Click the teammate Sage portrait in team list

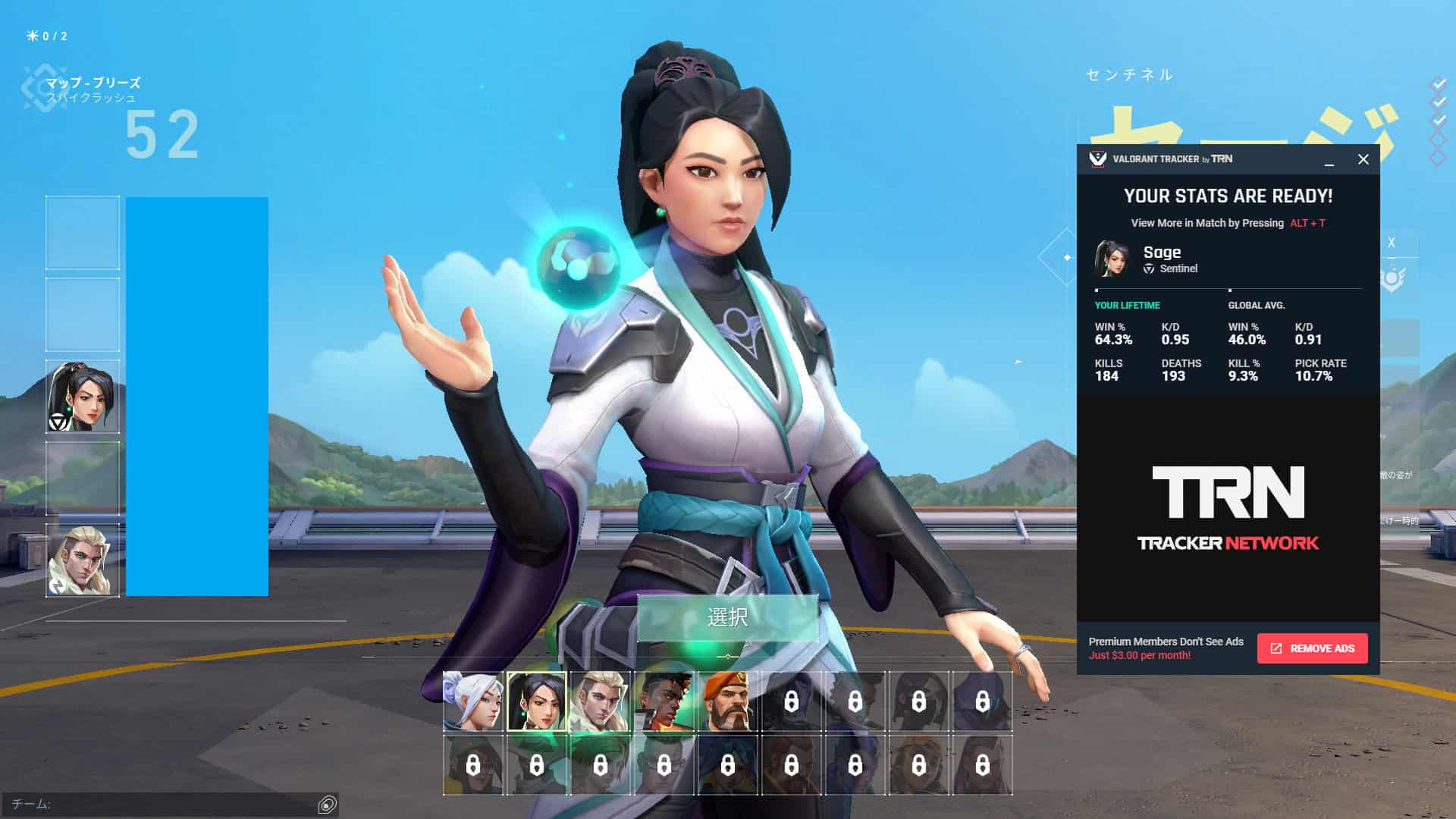(x=82, y=397)
